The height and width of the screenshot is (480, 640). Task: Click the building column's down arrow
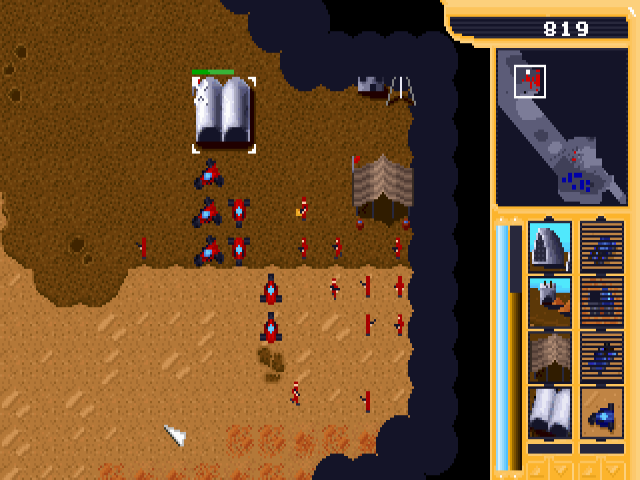coord(561,469)
